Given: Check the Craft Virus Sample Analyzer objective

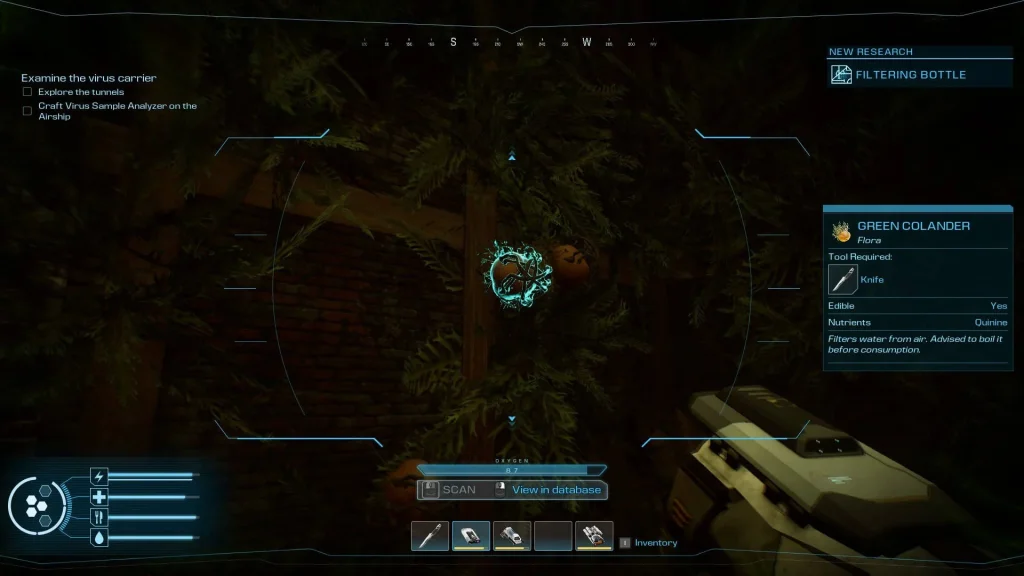Looking at the screenshot, I should [28, 111].
